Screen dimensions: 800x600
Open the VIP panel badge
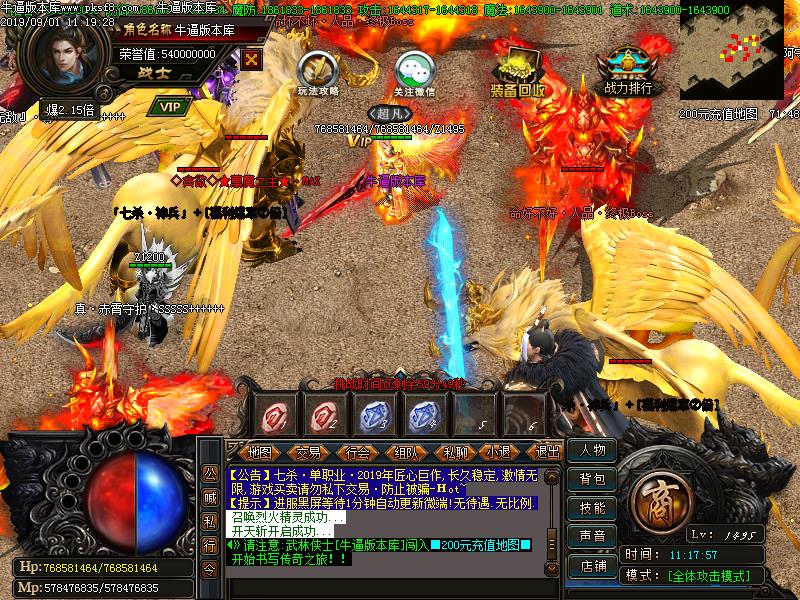point(170,105)
